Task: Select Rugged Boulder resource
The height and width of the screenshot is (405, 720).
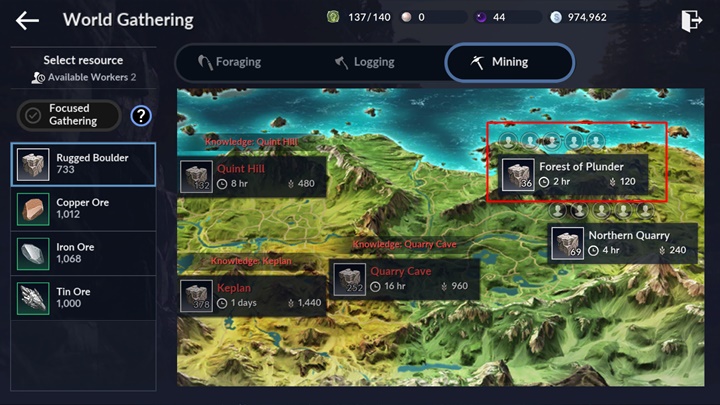Action: [84, 164]
